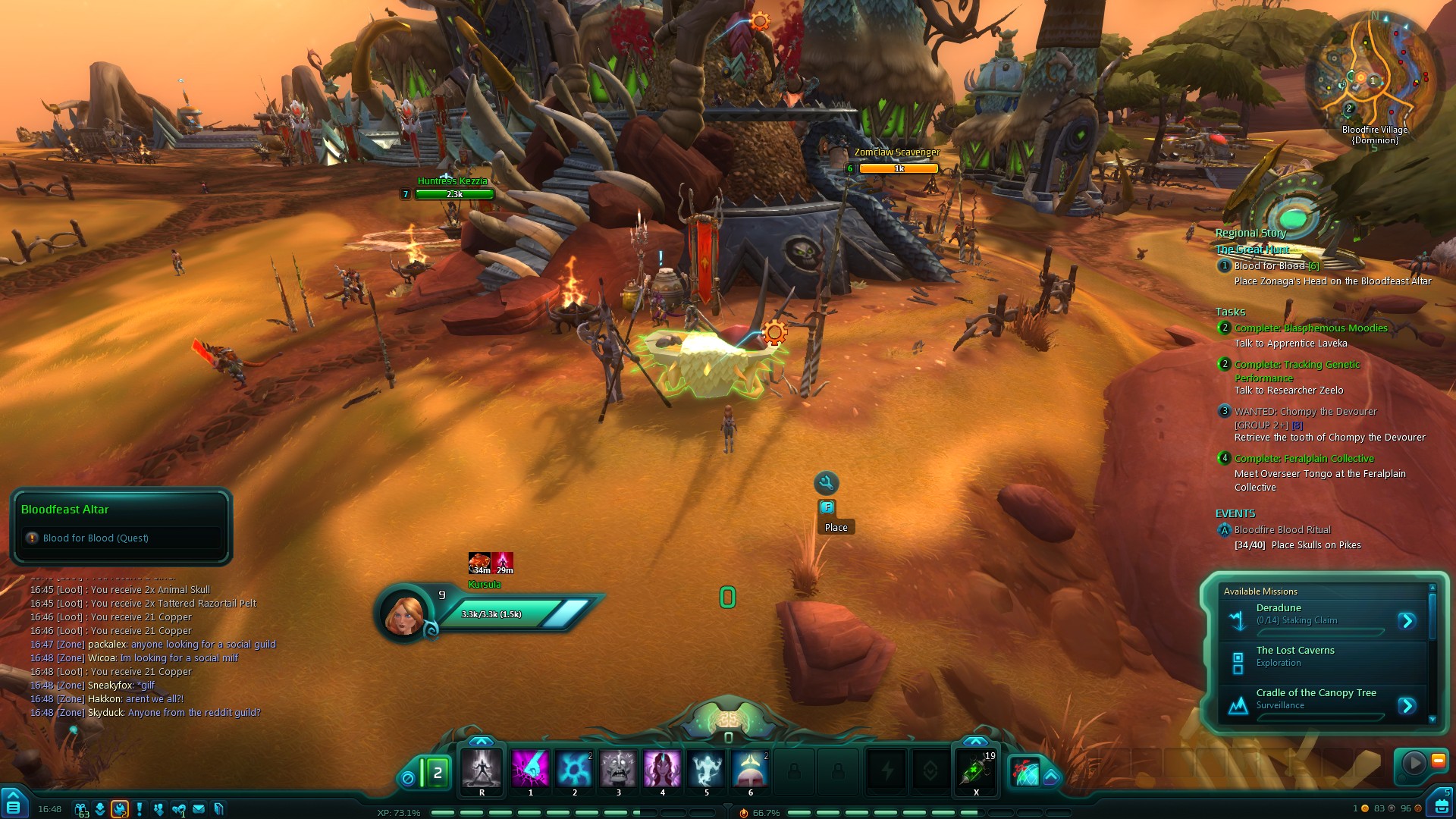
Task: Click the mail envelope icon
Action: click(199, 808)
